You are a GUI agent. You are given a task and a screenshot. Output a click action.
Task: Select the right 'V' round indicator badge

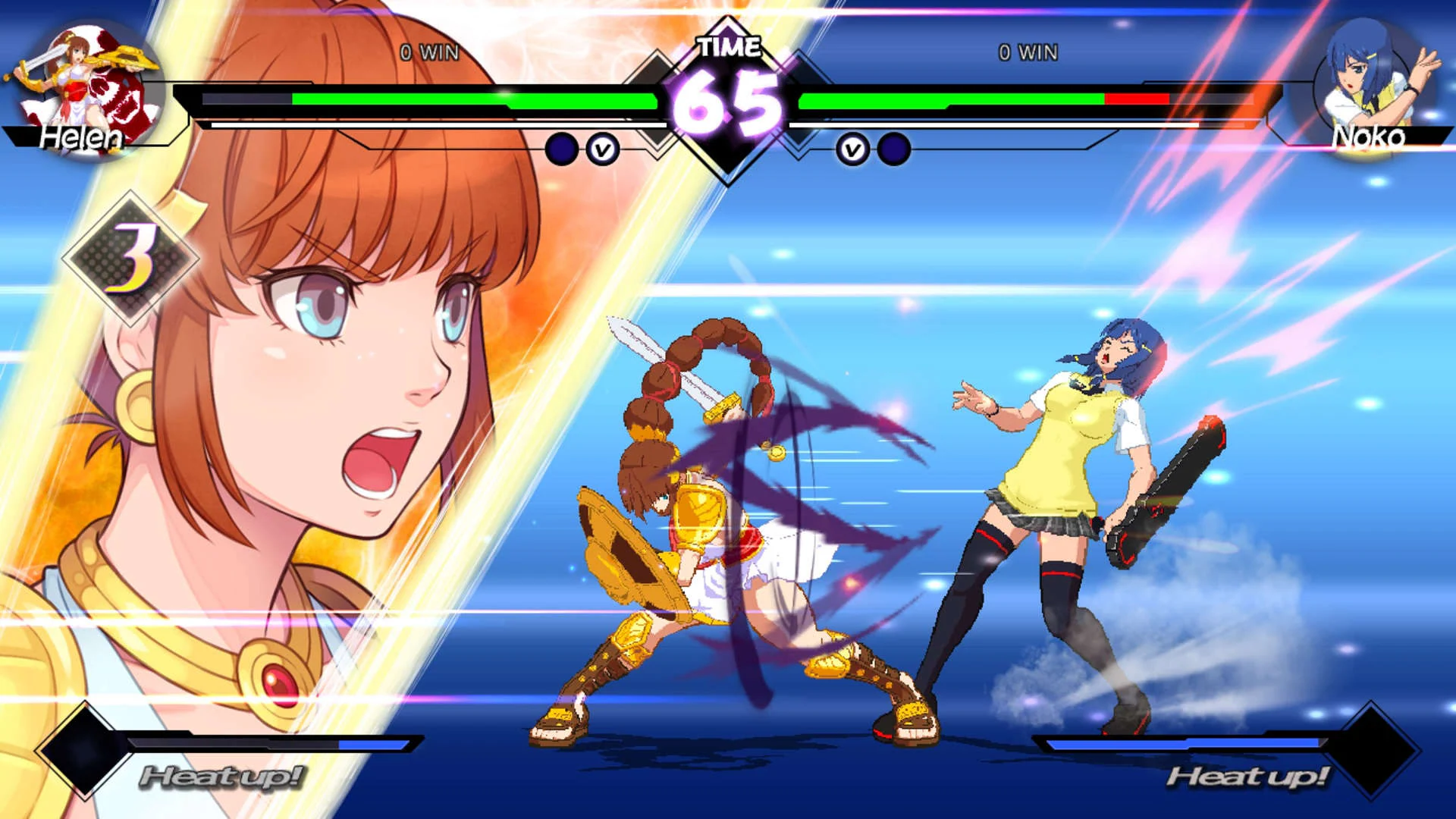pyautogui.click(x=854, y=150)
